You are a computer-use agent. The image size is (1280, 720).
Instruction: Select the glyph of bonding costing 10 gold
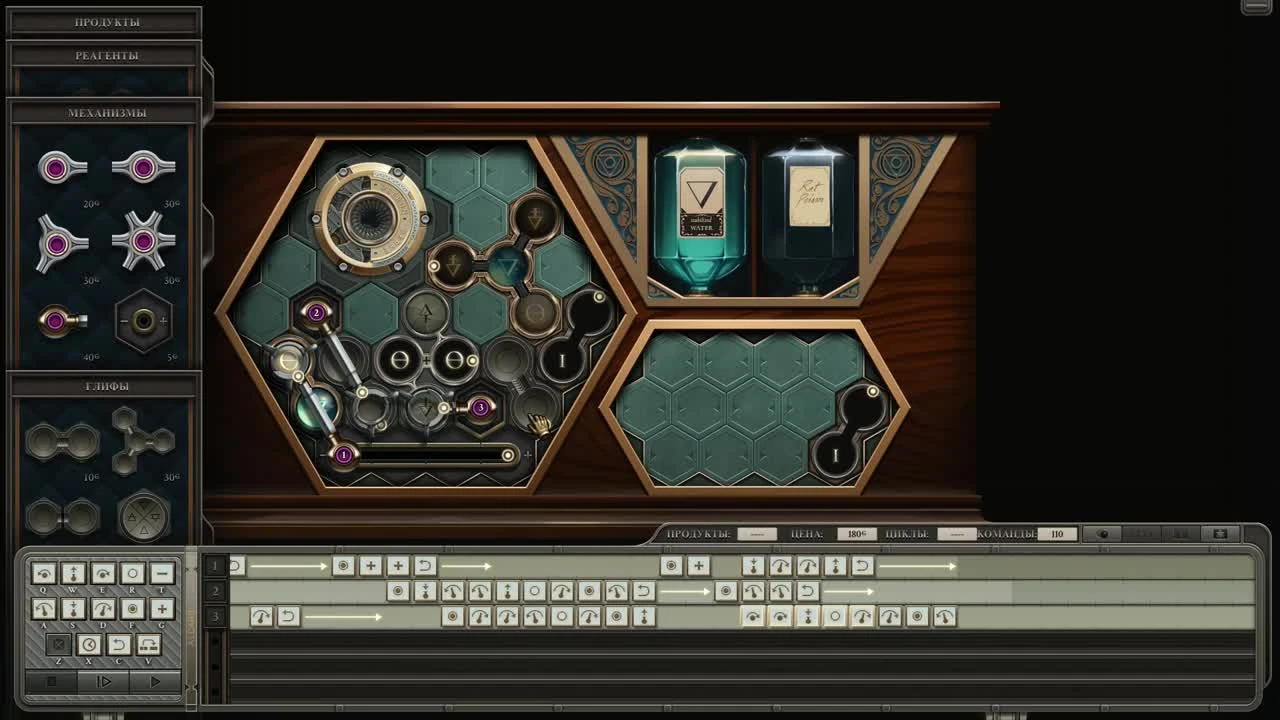(62, 440)
